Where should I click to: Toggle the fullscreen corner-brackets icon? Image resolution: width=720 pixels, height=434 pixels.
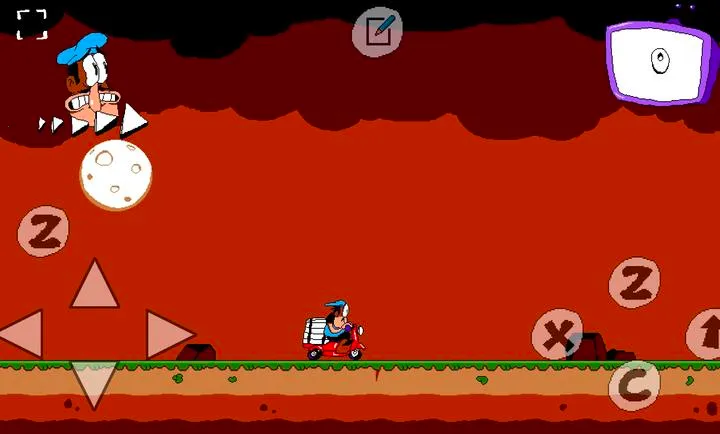[32, 25]
